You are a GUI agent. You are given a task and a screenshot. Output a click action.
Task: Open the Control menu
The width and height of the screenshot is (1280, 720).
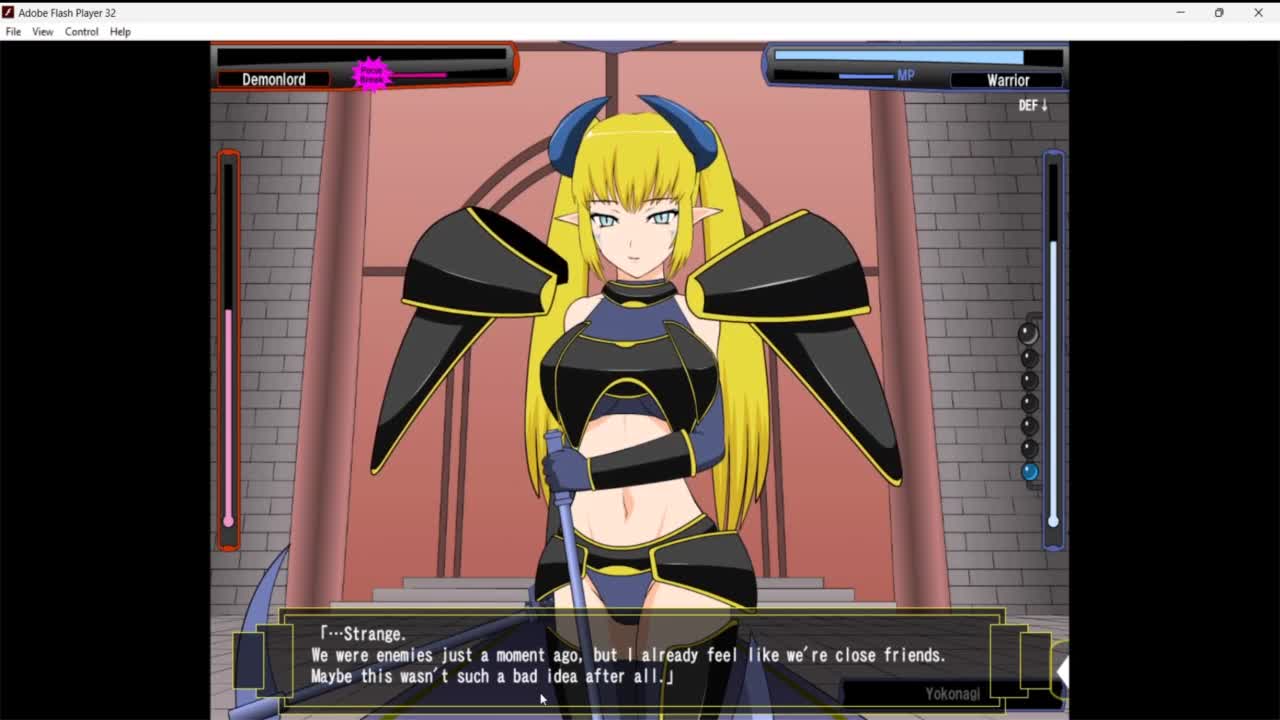[82, 32]
